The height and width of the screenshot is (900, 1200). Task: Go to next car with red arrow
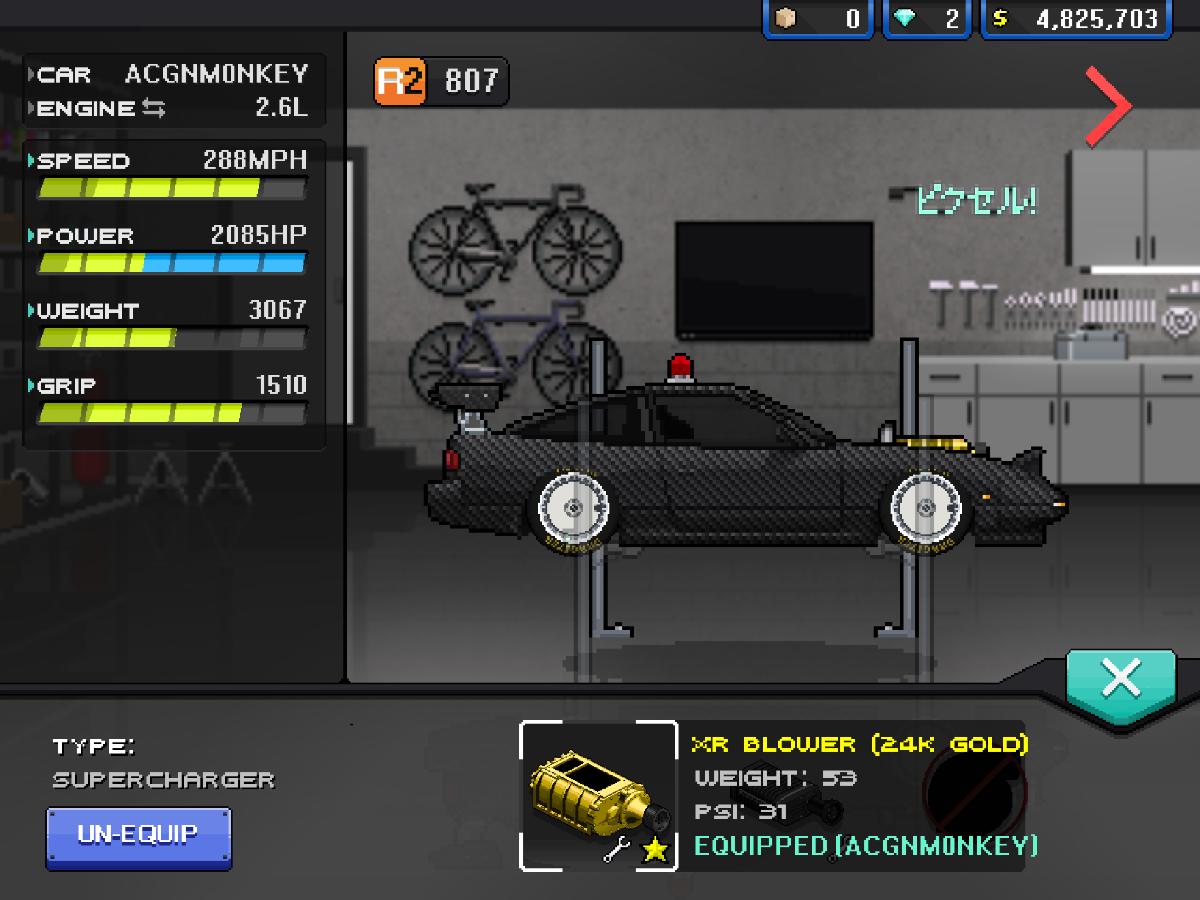[x=1109, y=106]
